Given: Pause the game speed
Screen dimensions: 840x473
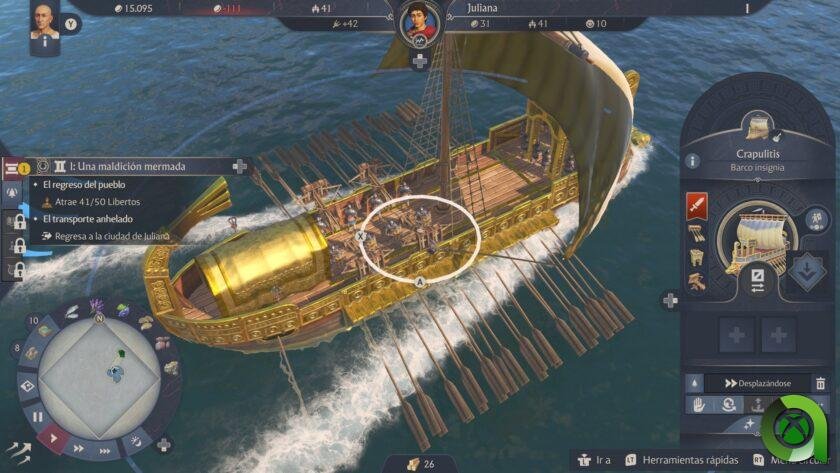Looking at the screenshot, I should pos(37,416).
